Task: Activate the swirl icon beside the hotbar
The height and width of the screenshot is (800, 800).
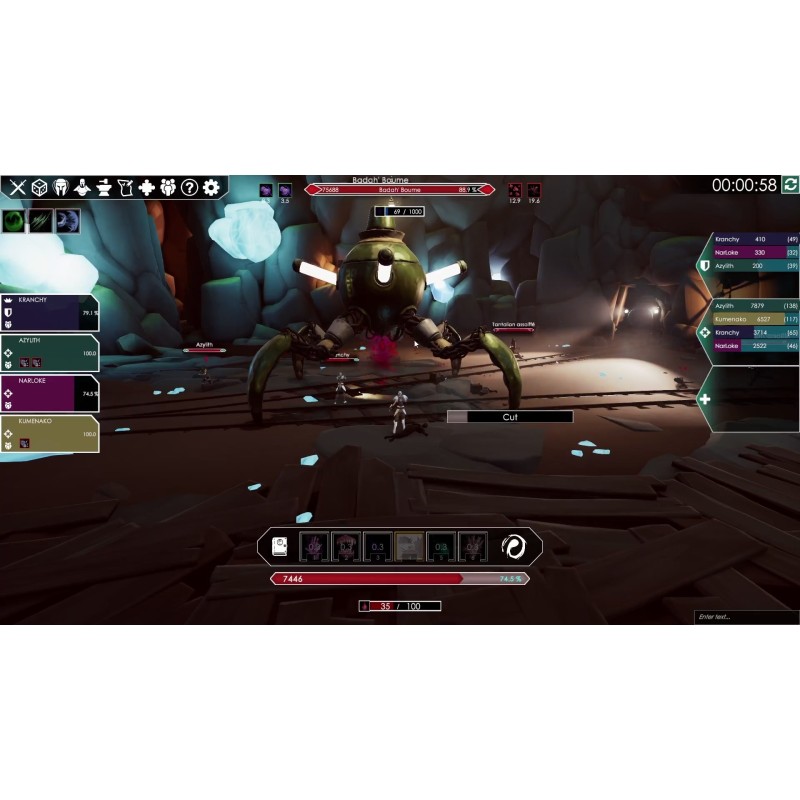Action: click(x=515, y=546)
